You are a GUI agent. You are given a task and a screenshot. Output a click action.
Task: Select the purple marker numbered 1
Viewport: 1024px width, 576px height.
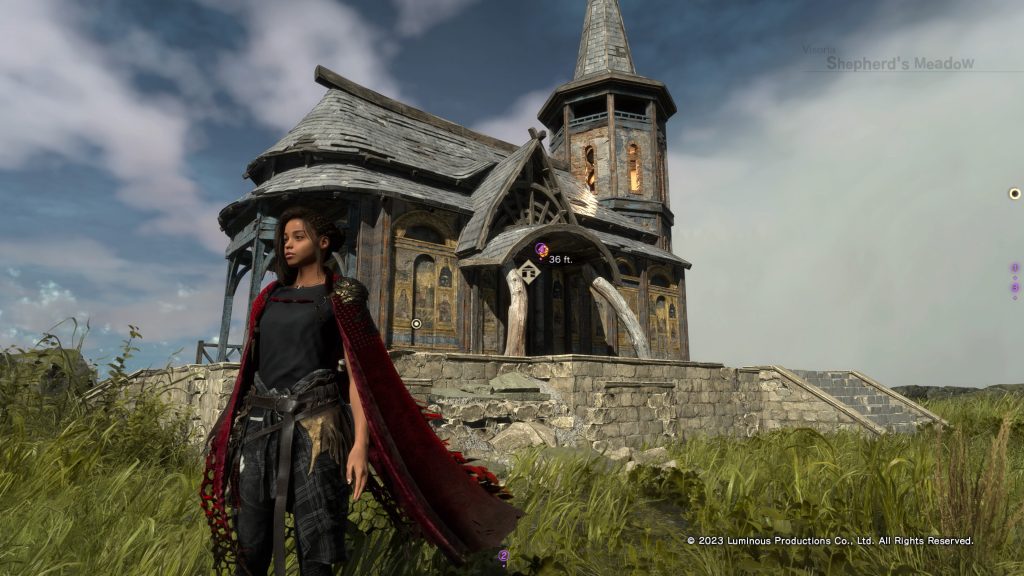(x=1015, y=268)
